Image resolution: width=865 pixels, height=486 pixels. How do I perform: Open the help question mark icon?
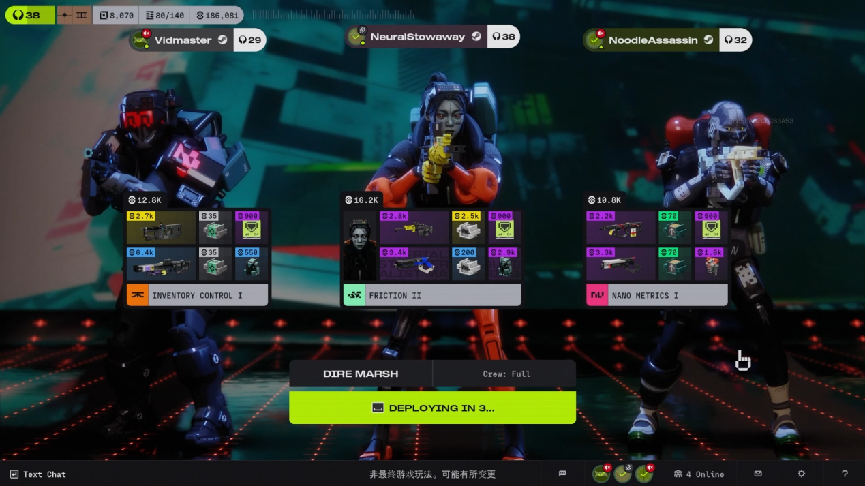coord(845,474)
